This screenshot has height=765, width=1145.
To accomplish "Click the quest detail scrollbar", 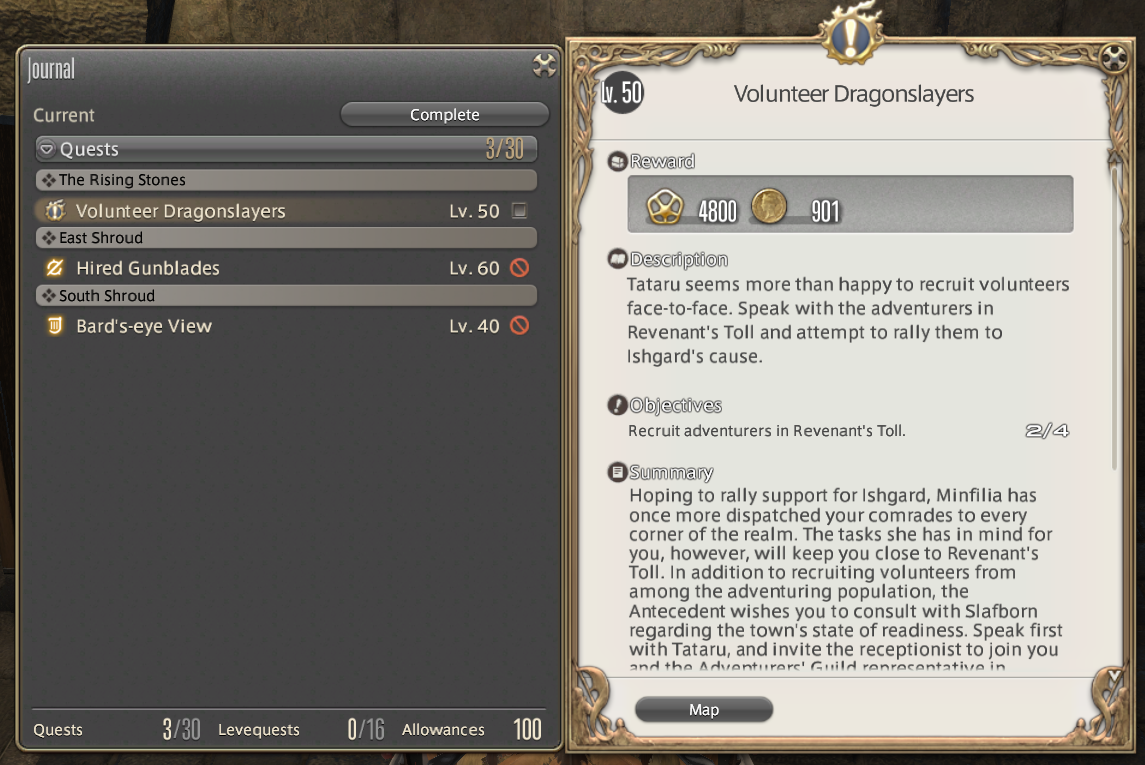I will (1116, 320).
